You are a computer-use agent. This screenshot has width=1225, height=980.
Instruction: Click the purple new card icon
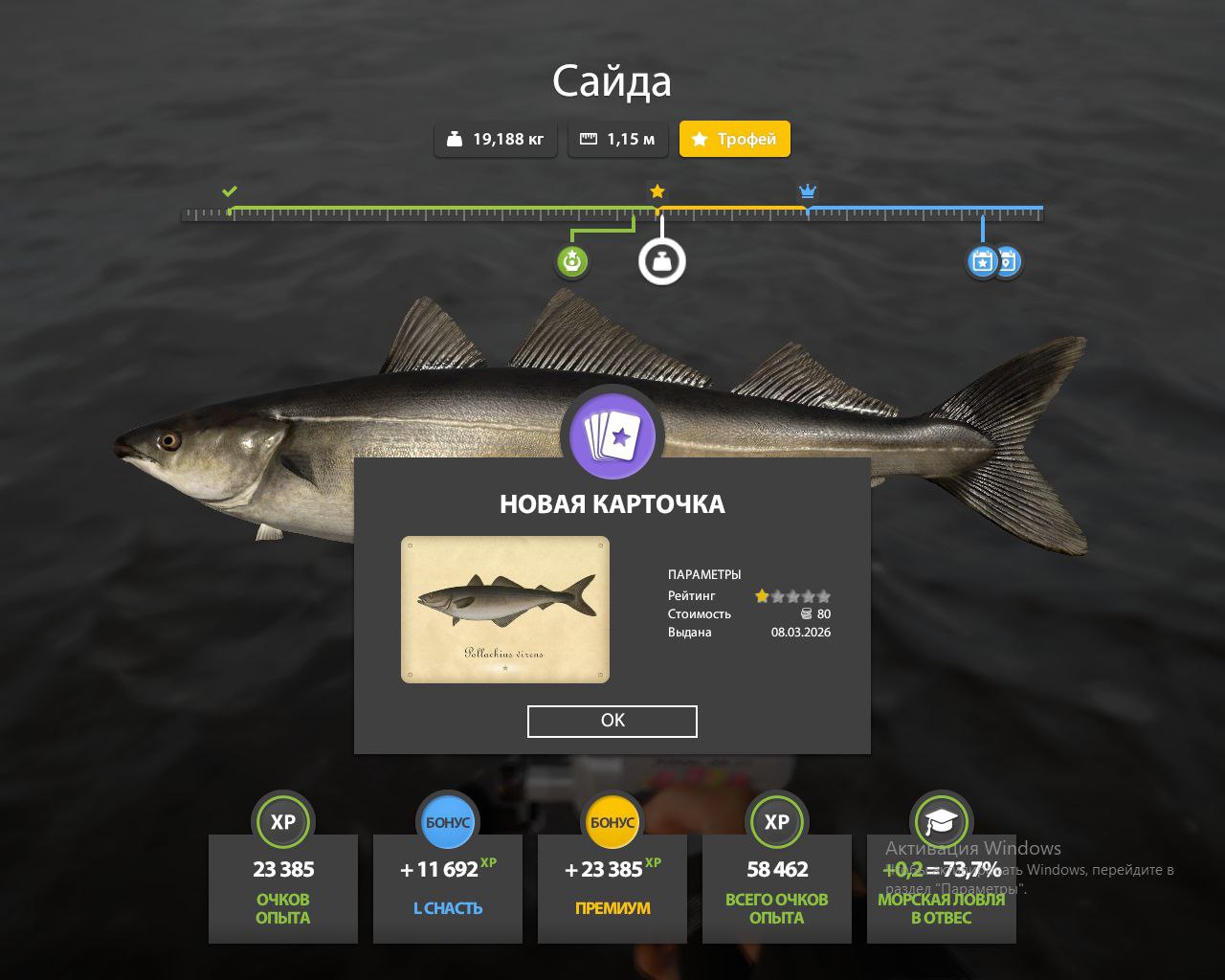point(612,436)
